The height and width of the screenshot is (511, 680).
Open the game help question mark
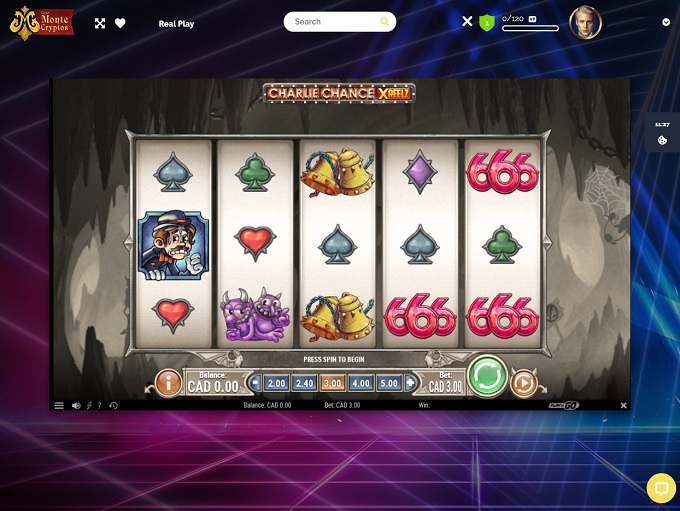(100, 405)
